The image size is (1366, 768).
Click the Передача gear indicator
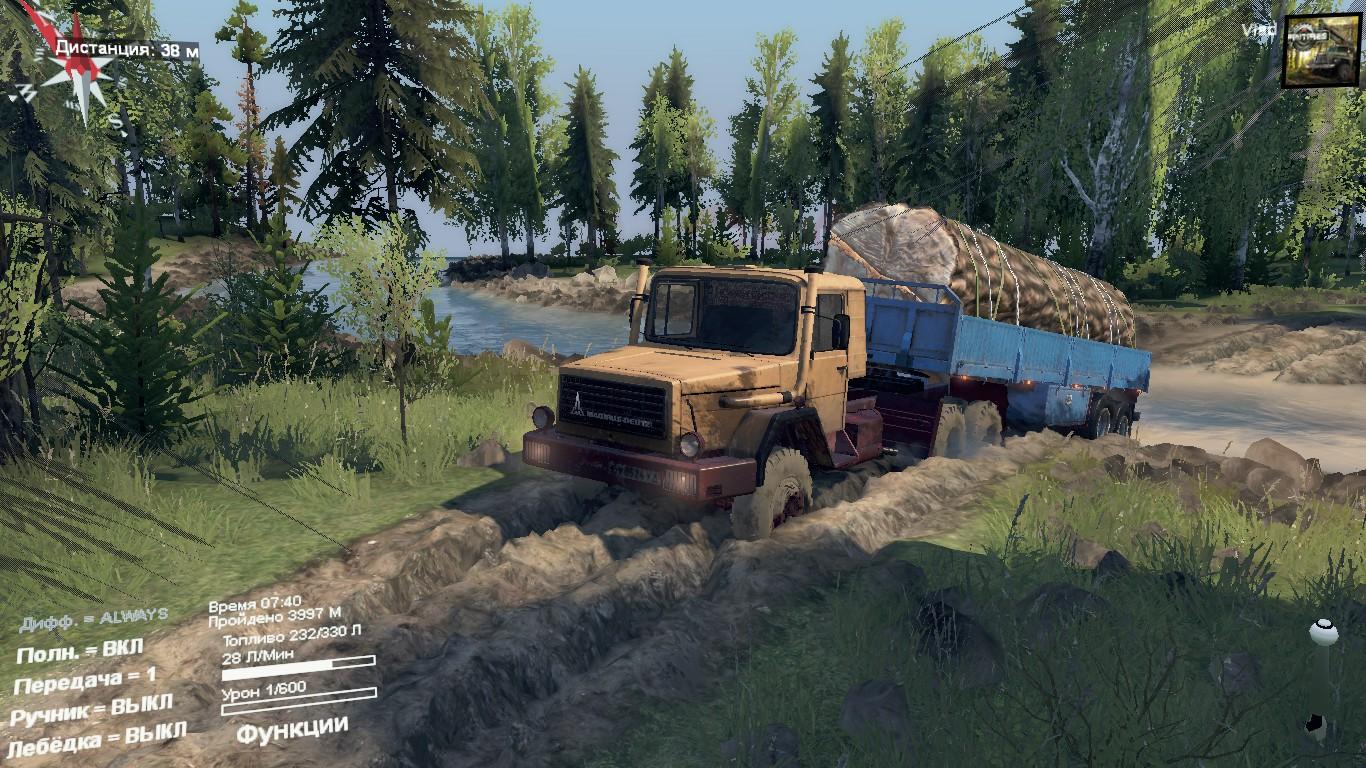[85, 680]
